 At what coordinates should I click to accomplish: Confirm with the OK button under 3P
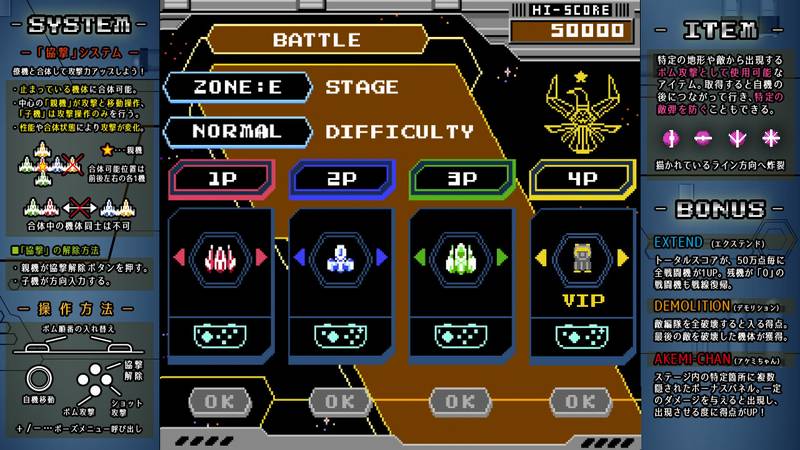tap(460, 402)
